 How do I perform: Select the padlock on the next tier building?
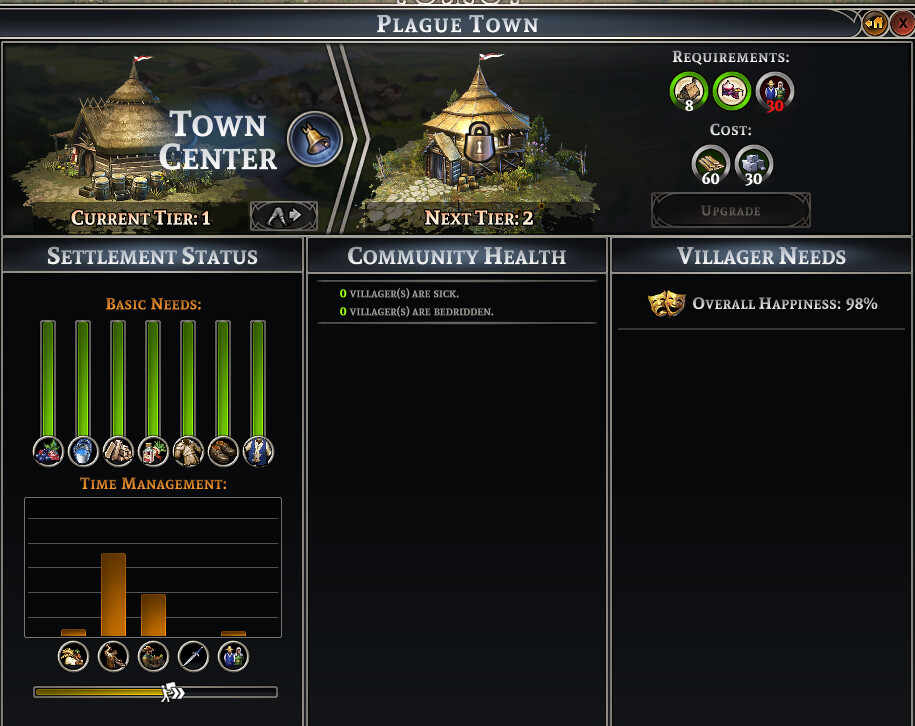pos(479,147)
